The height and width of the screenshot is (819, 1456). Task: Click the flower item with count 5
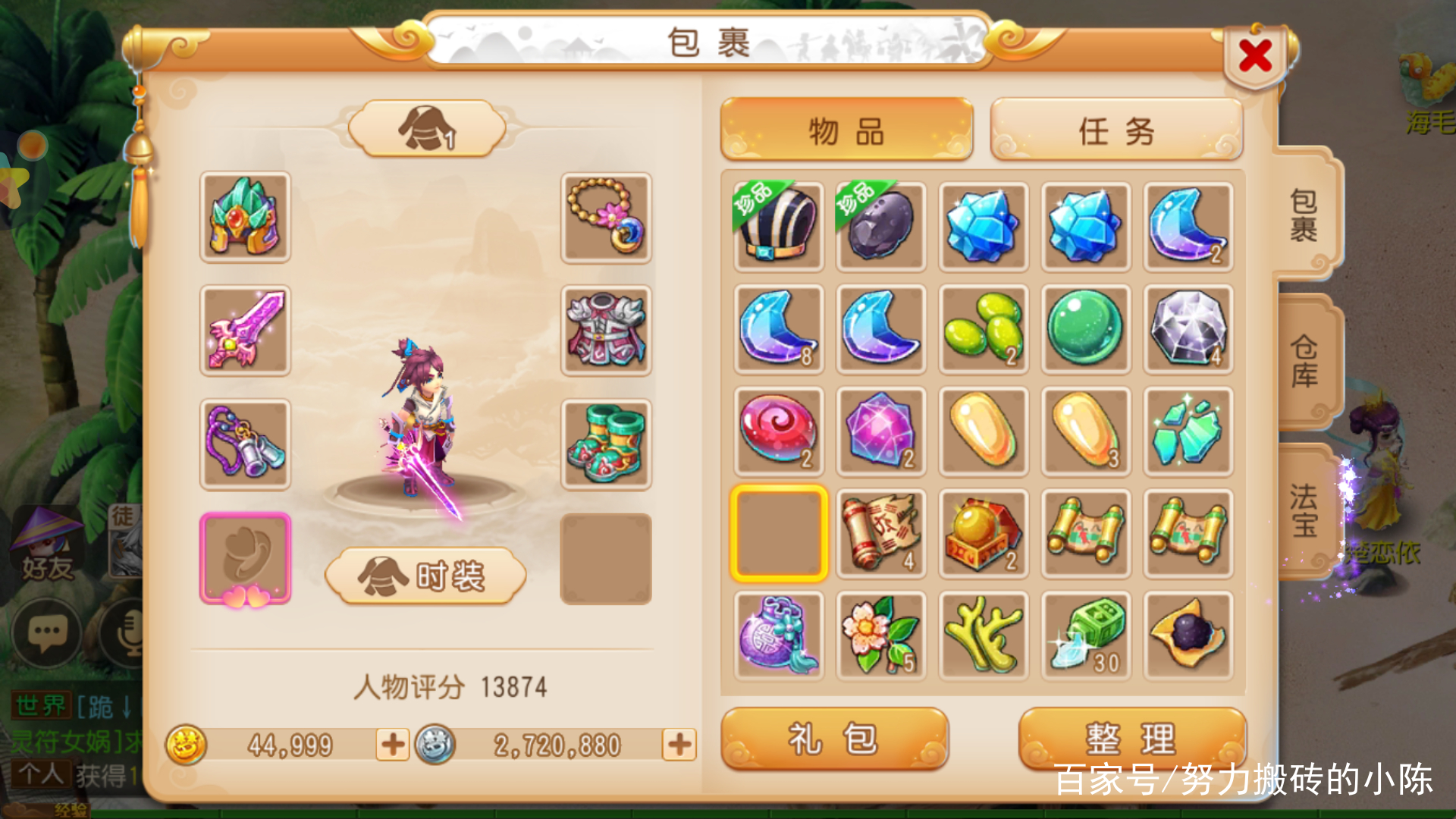(880, 635)
